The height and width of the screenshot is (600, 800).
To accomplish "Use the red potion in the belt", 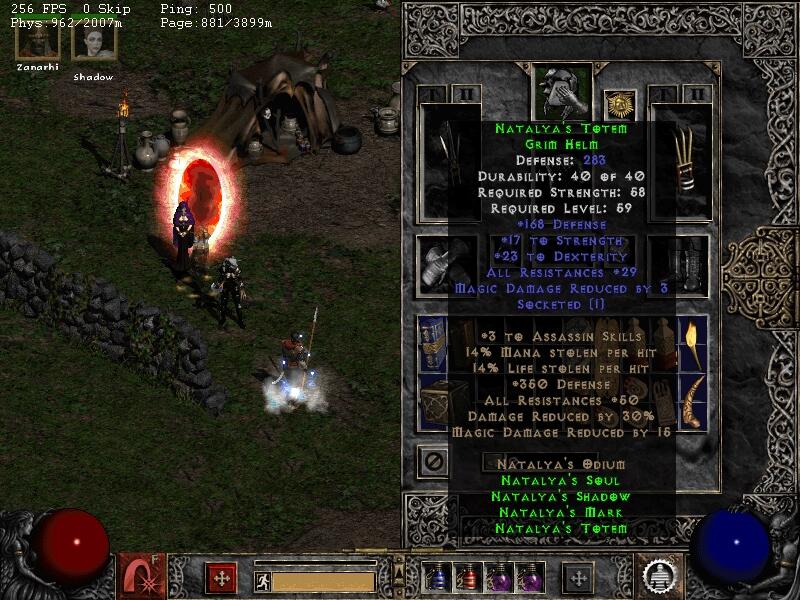I will tap(467, 578).
